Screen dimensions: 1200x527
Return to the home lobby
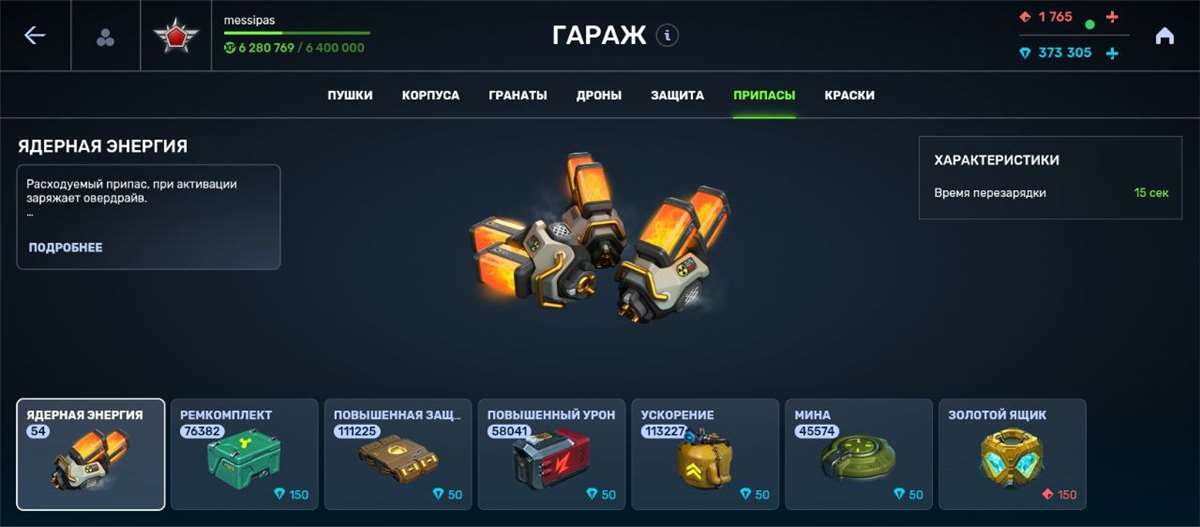1164,36
